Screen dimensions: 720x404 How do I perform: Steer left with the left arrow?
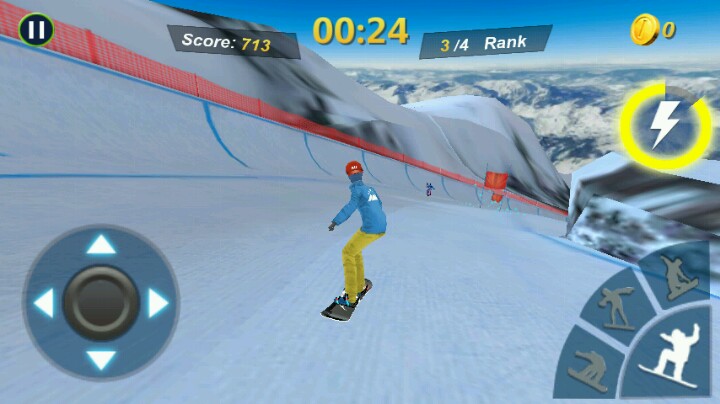coord(43,302)
